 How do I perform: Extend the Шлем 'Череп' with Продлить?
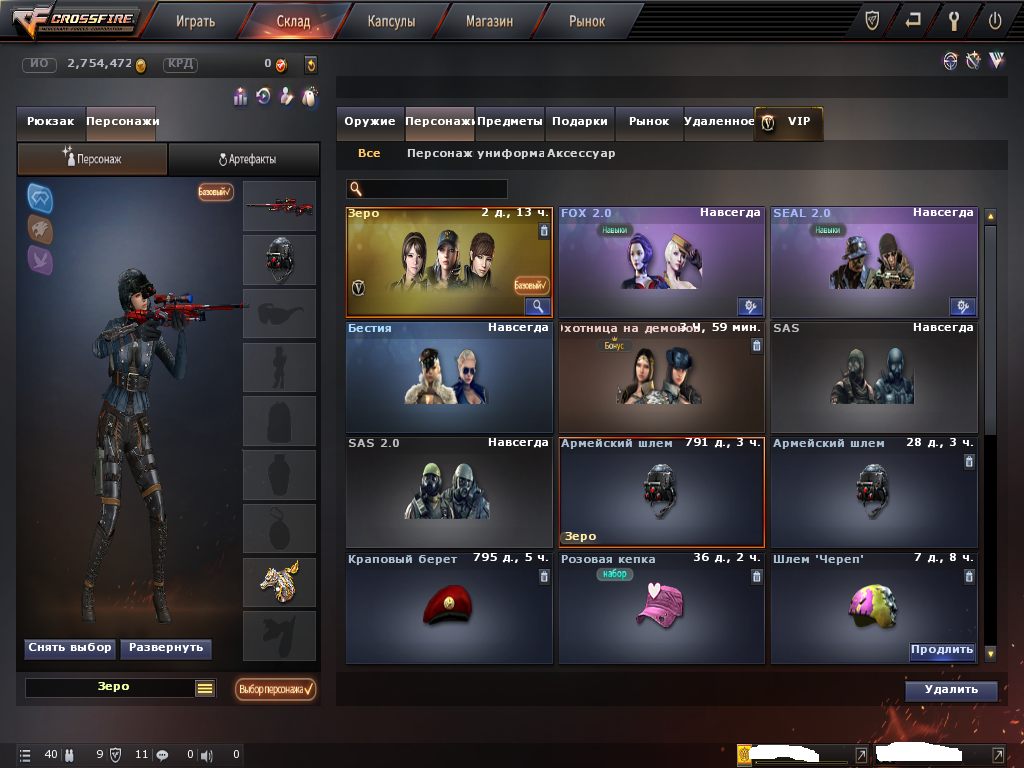point(941,650)
